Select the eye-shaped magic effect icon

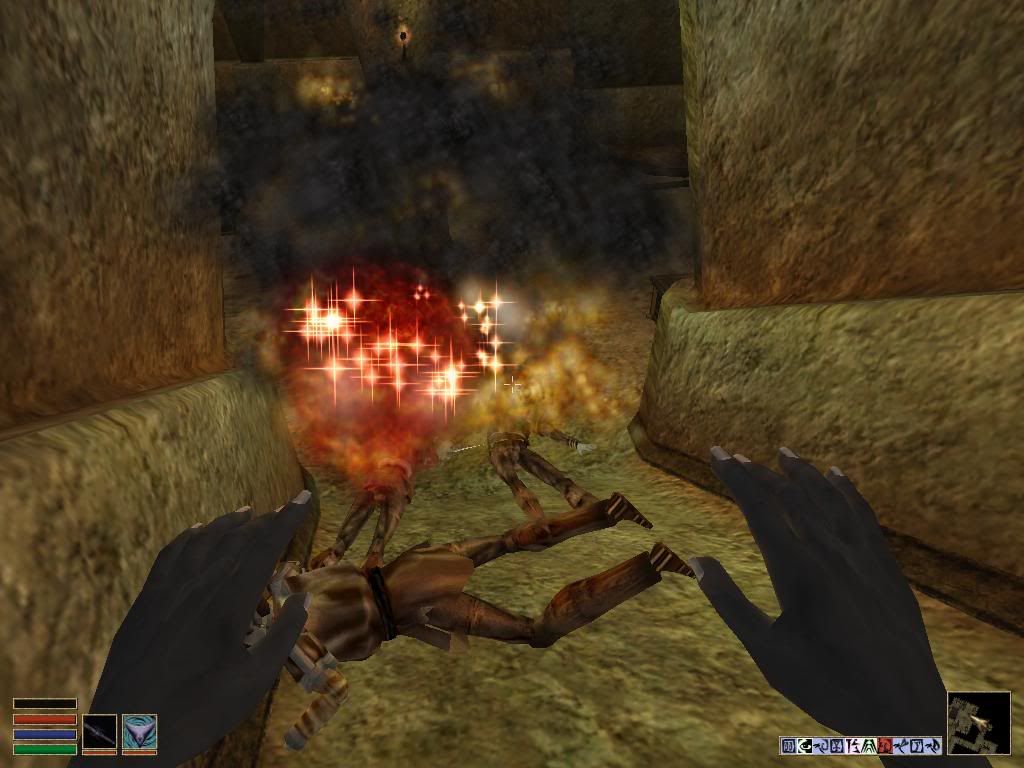click(x=805, y=746)
